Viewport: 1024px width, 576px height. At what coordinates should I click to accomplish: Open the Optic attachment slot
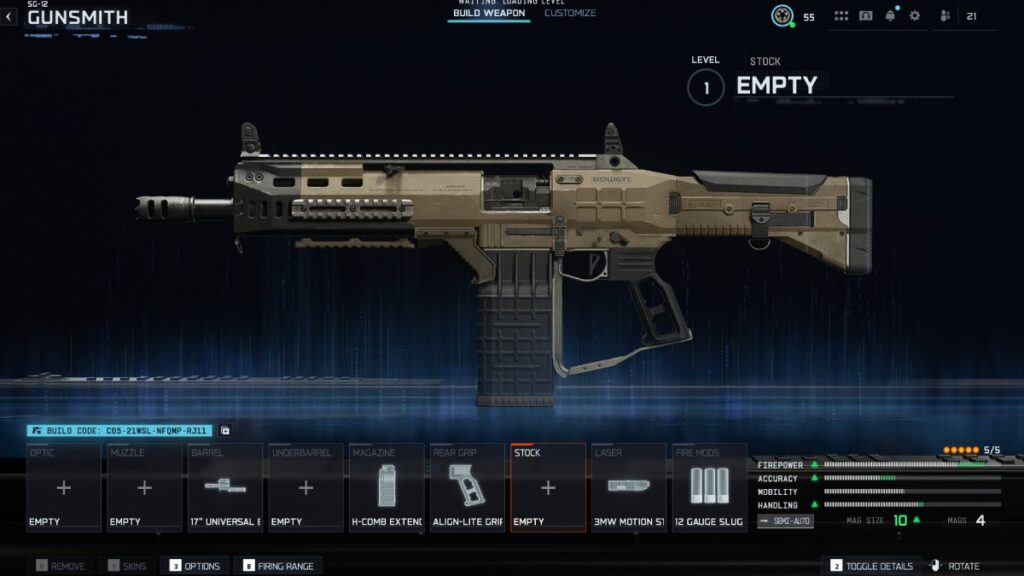click(x=64, y=488)
